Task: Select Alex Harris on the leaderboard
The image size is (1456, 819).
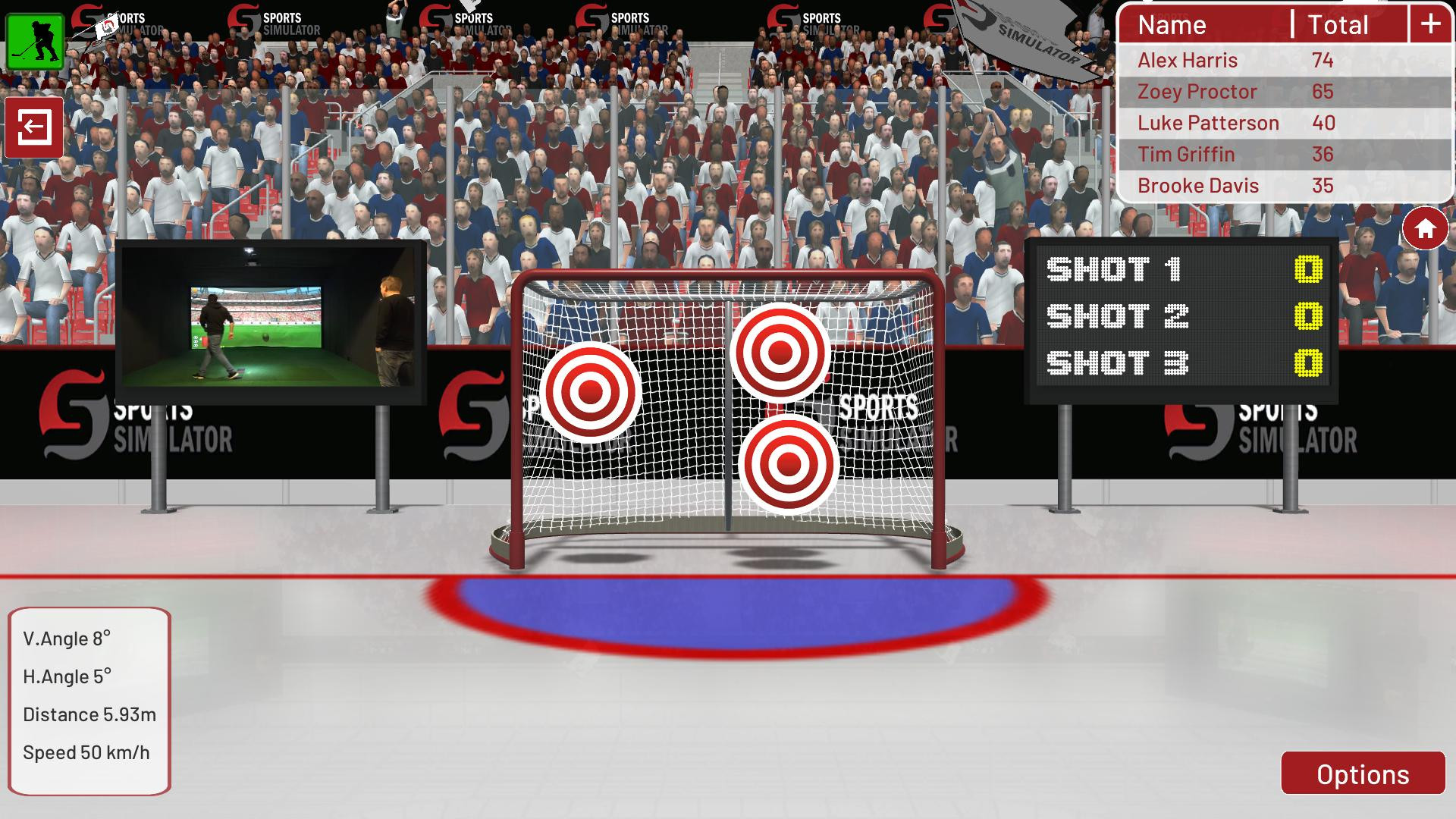Action: pyautogui.click(x=1187, y=60)
